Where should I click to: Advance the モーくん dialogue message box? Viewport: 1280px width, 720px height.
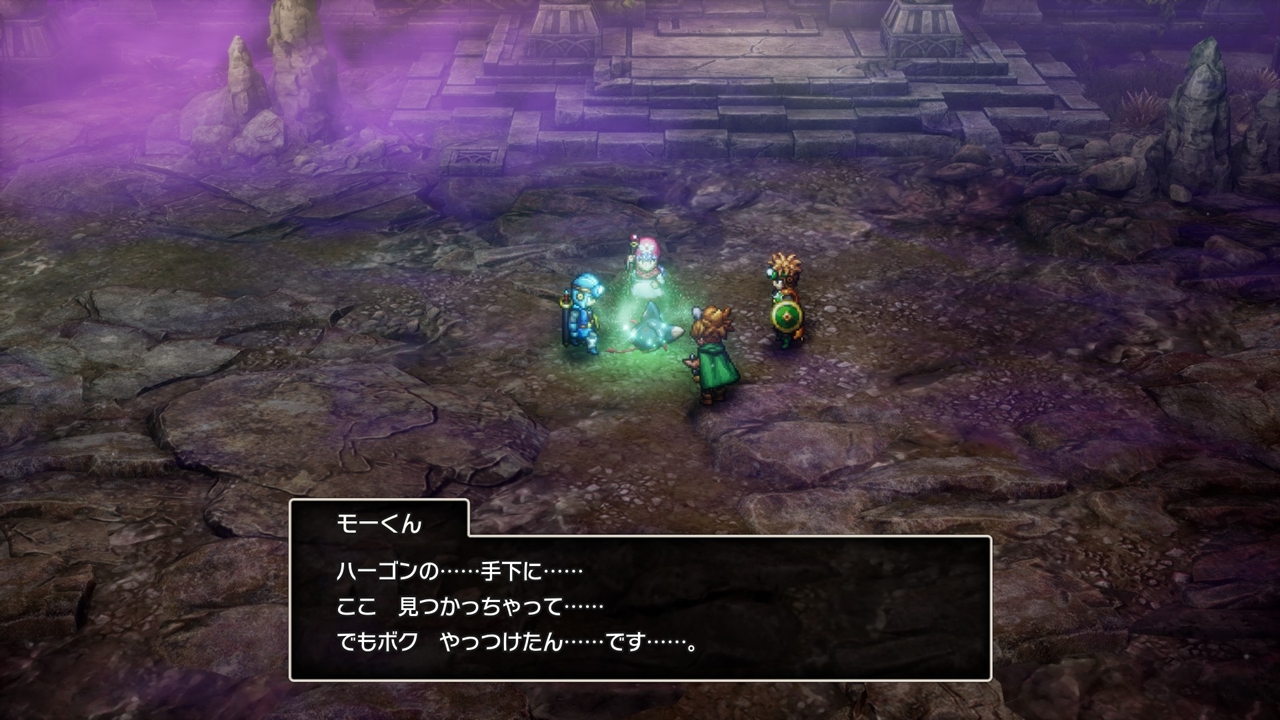pos(640,607)
